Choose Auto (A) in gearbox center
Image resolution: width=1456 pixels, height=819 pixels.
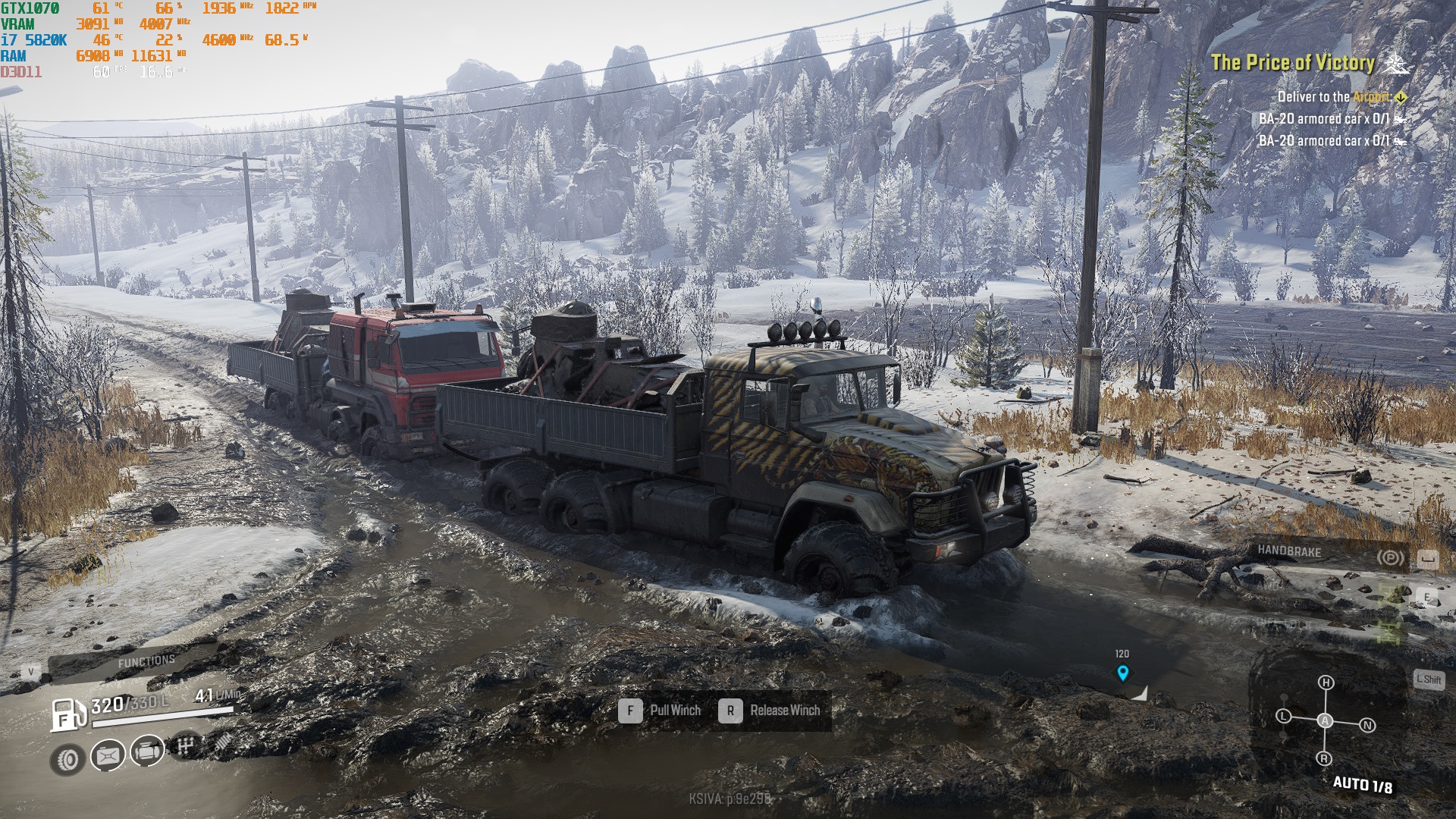click(x=1325, y=720)
